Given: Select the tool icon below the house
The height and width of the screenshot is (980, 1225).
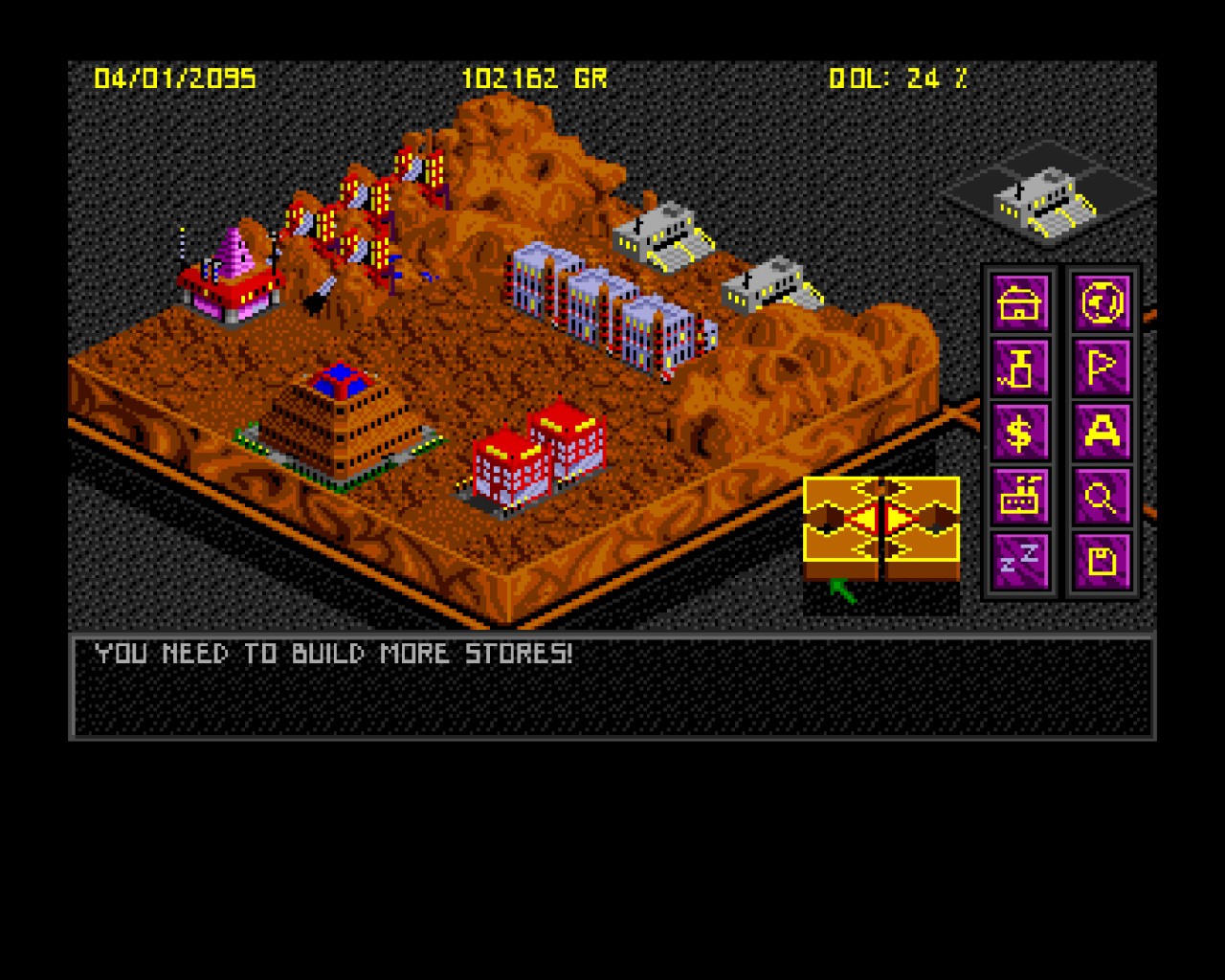Looking at the screenshot, I should tap(1020, 368).
